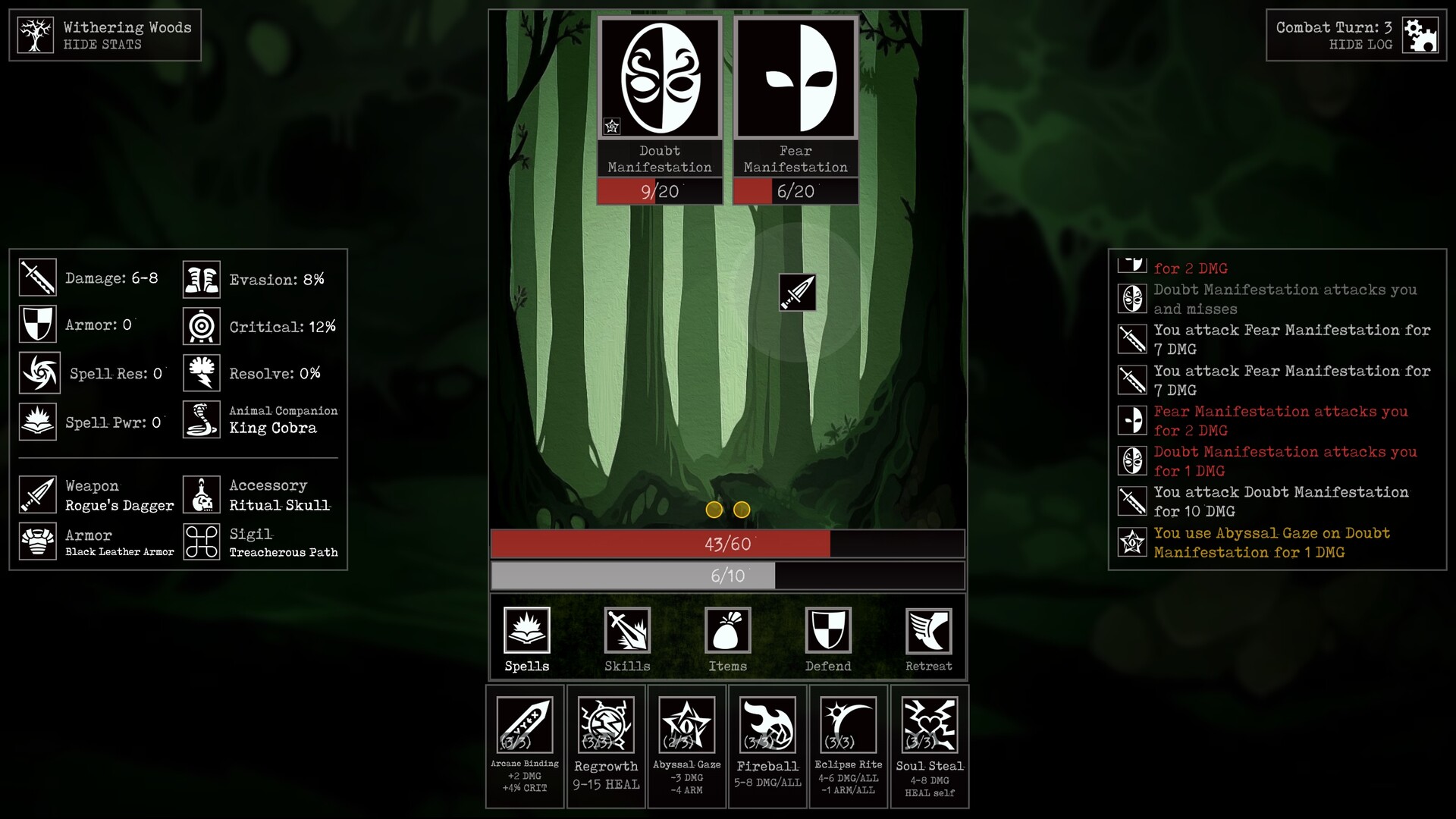The height and width of the screenshot is (819, 1456).
Task: Cast Eclipse Rite on all enemies
Action: [848, 747]
